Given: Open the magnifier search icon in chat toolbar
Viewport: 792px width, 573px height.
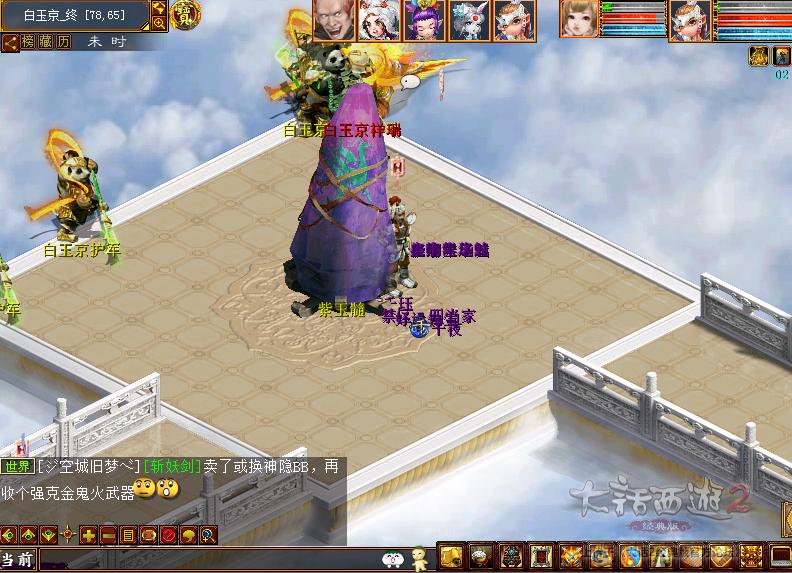Looking at the screenshot, I should coord(208,535).
